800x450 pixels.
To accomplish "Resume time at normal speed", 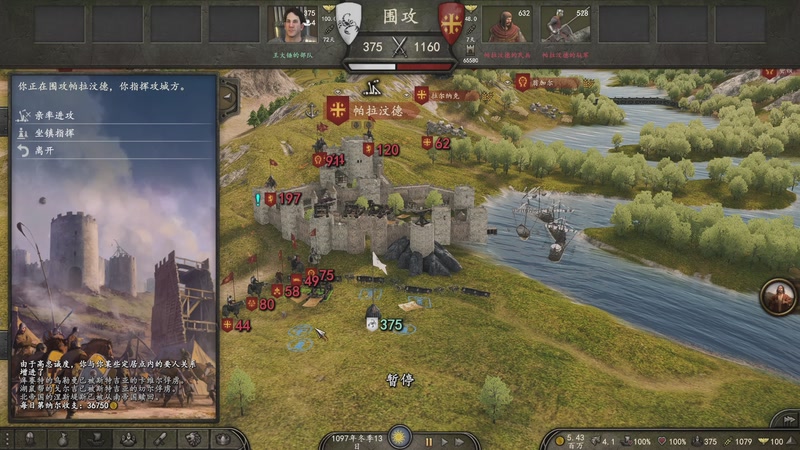I will pyautogui.click(x=444, y=441).
